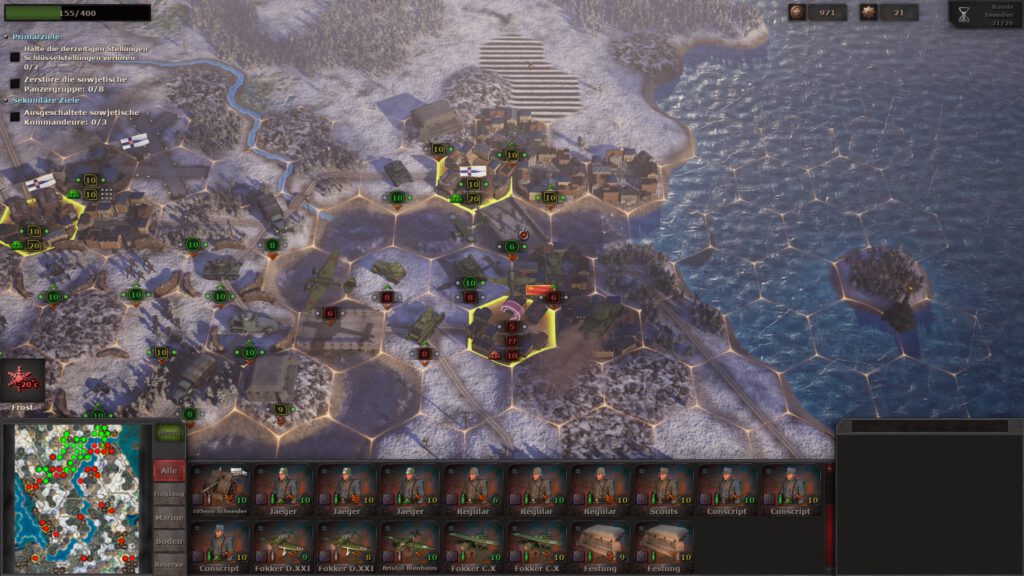The image size is (1024, 576).
Task: Click the Primärziele objectives header
Action: 38,36
